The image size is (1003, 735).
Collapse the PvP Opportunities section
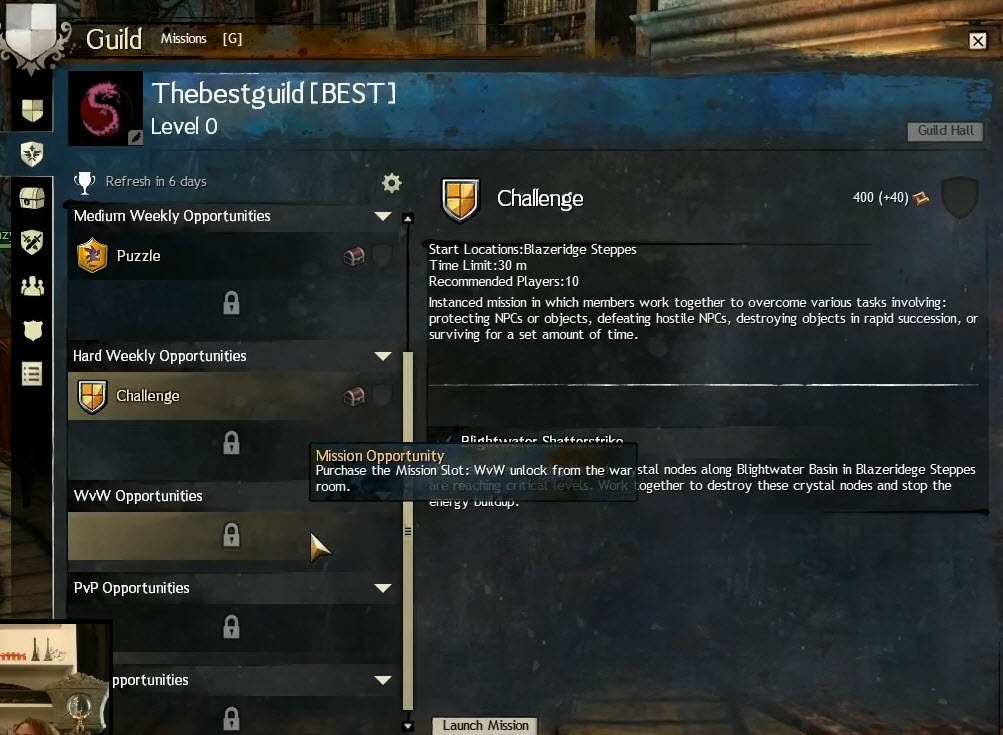(x=382, y=588)
